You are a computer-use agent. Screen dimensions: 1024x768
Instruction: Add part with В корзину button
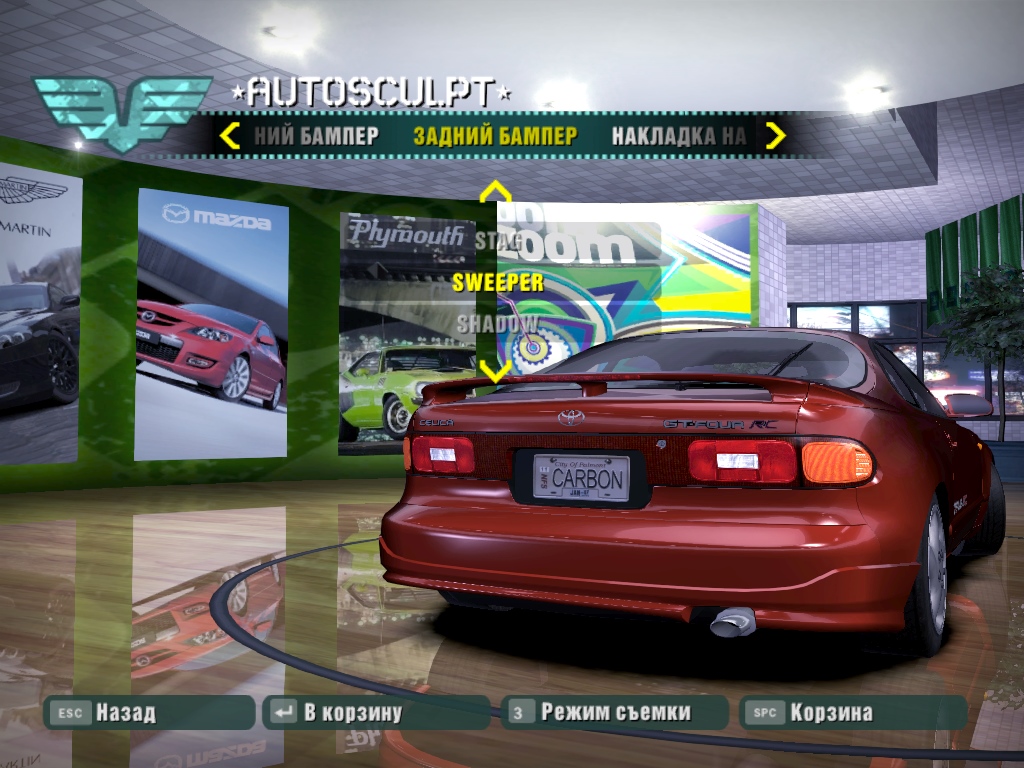[377, 713]
